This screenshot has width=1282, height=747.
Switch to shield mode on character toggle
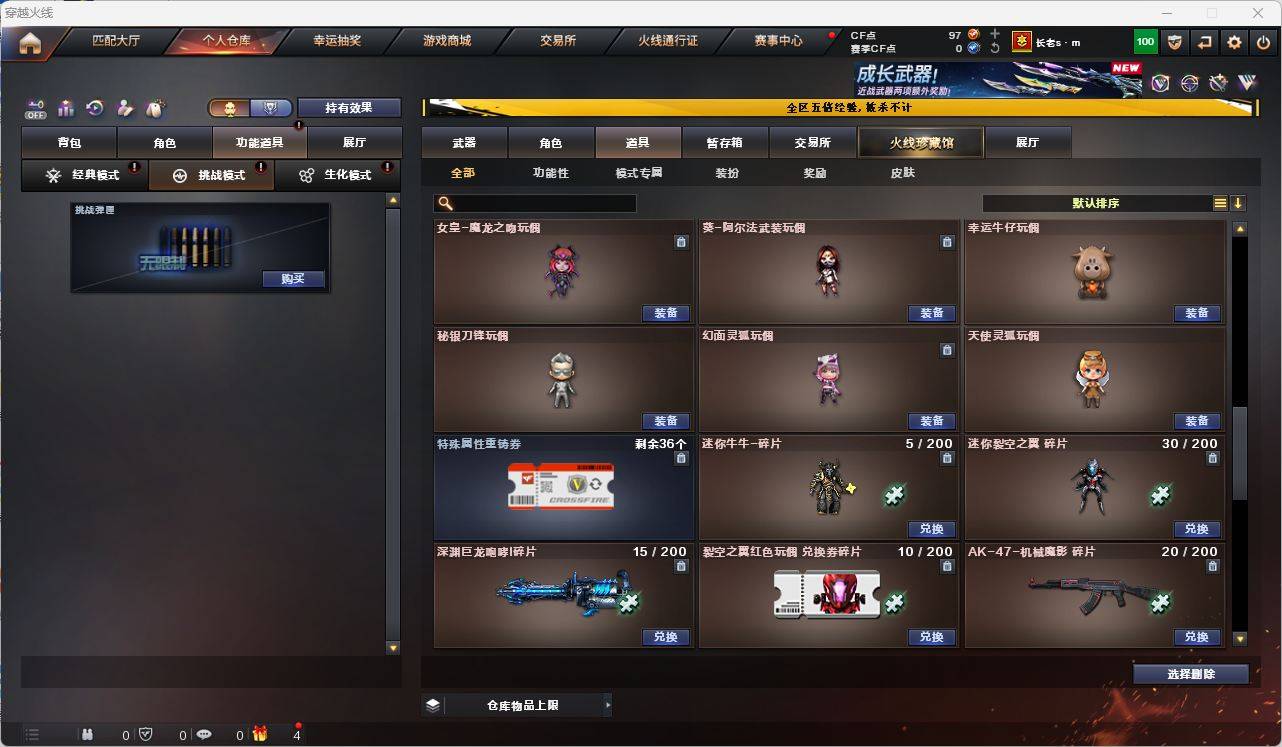(x=270, y=107)
